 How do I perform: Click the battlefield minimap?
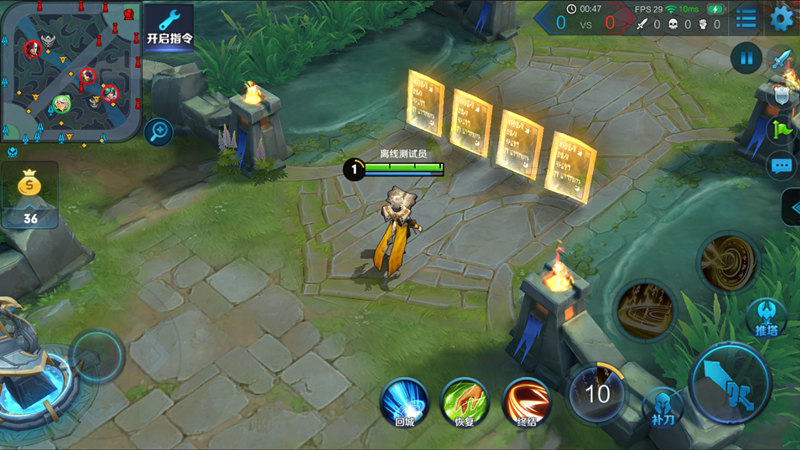70,70
